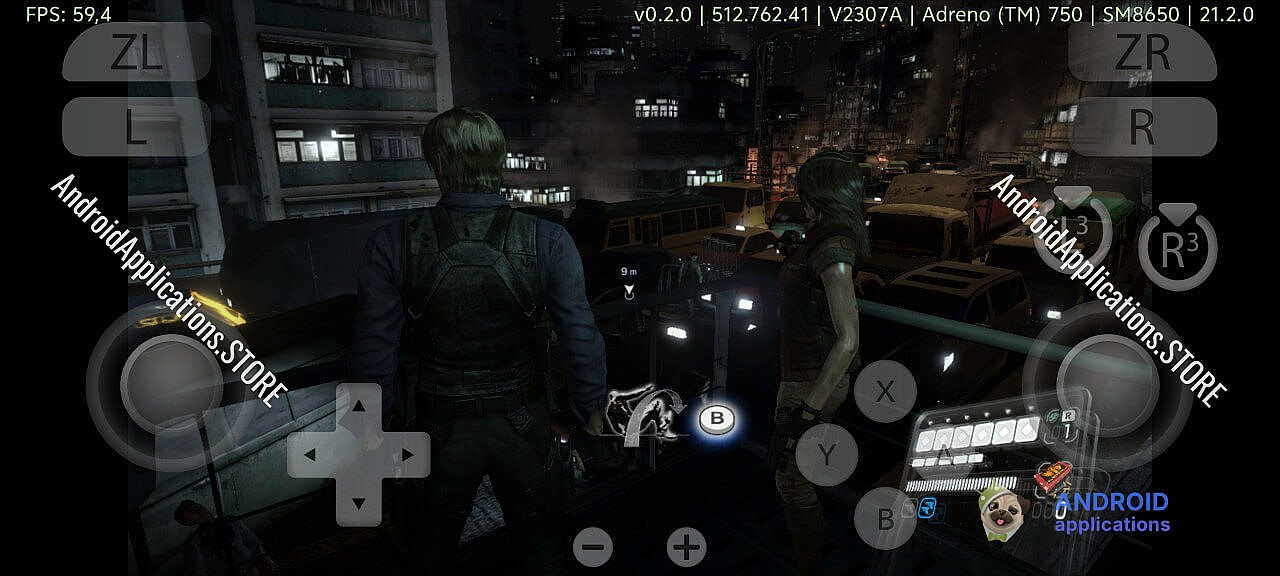
Task: Click the round minus touch button
Action: [x=593, y=547]
